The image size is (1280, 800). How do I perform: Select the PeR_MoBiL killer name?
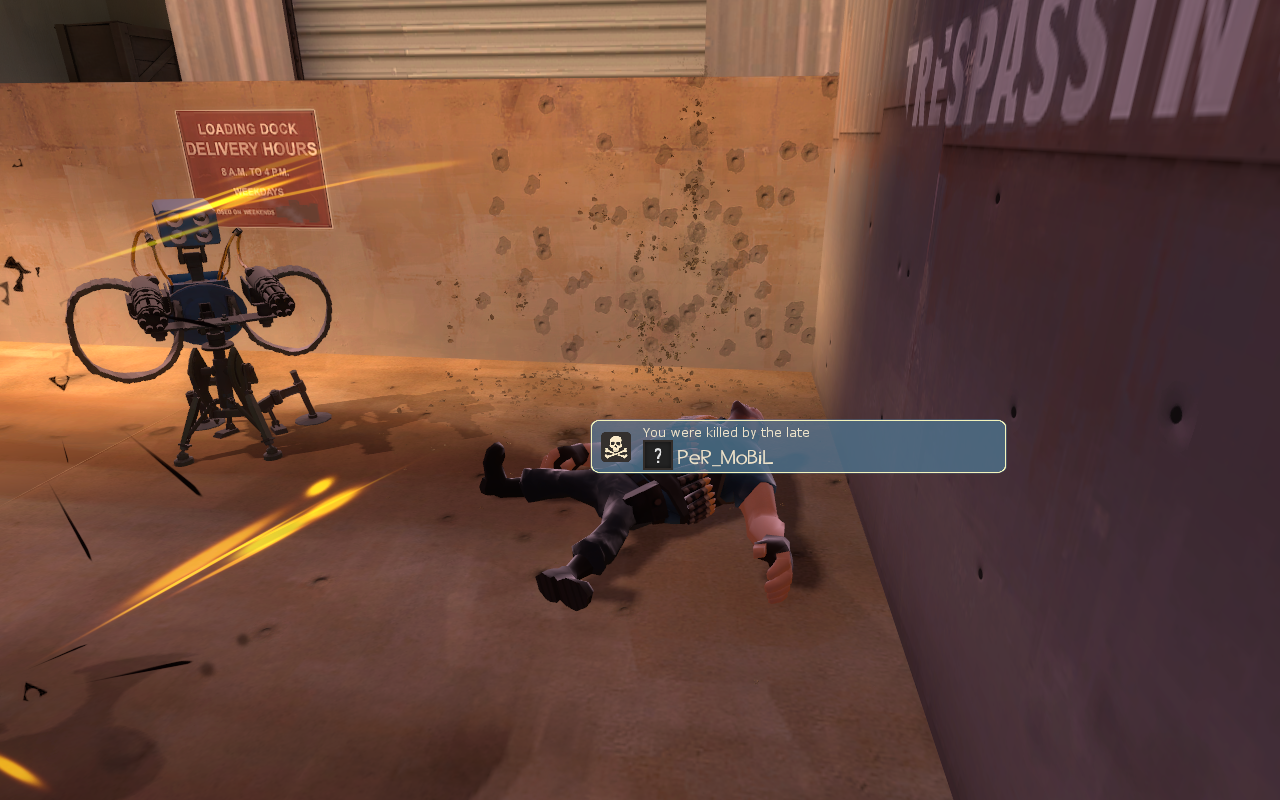(x=725, y=458)
